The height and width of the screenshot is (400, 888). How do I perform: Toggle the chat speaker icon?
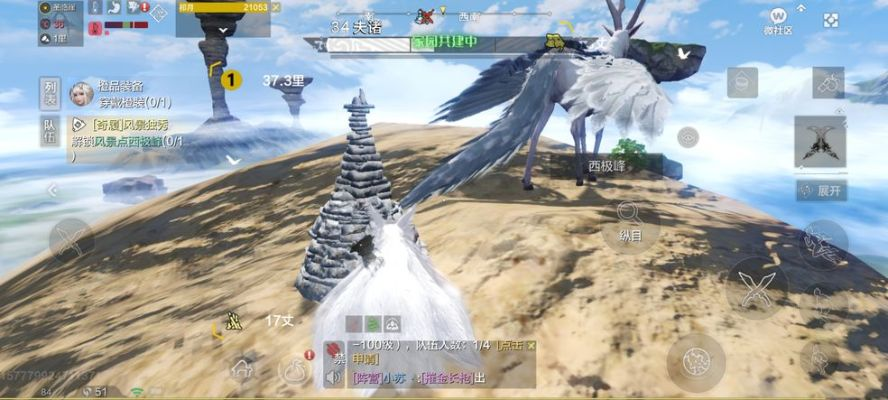pos(335,377)
